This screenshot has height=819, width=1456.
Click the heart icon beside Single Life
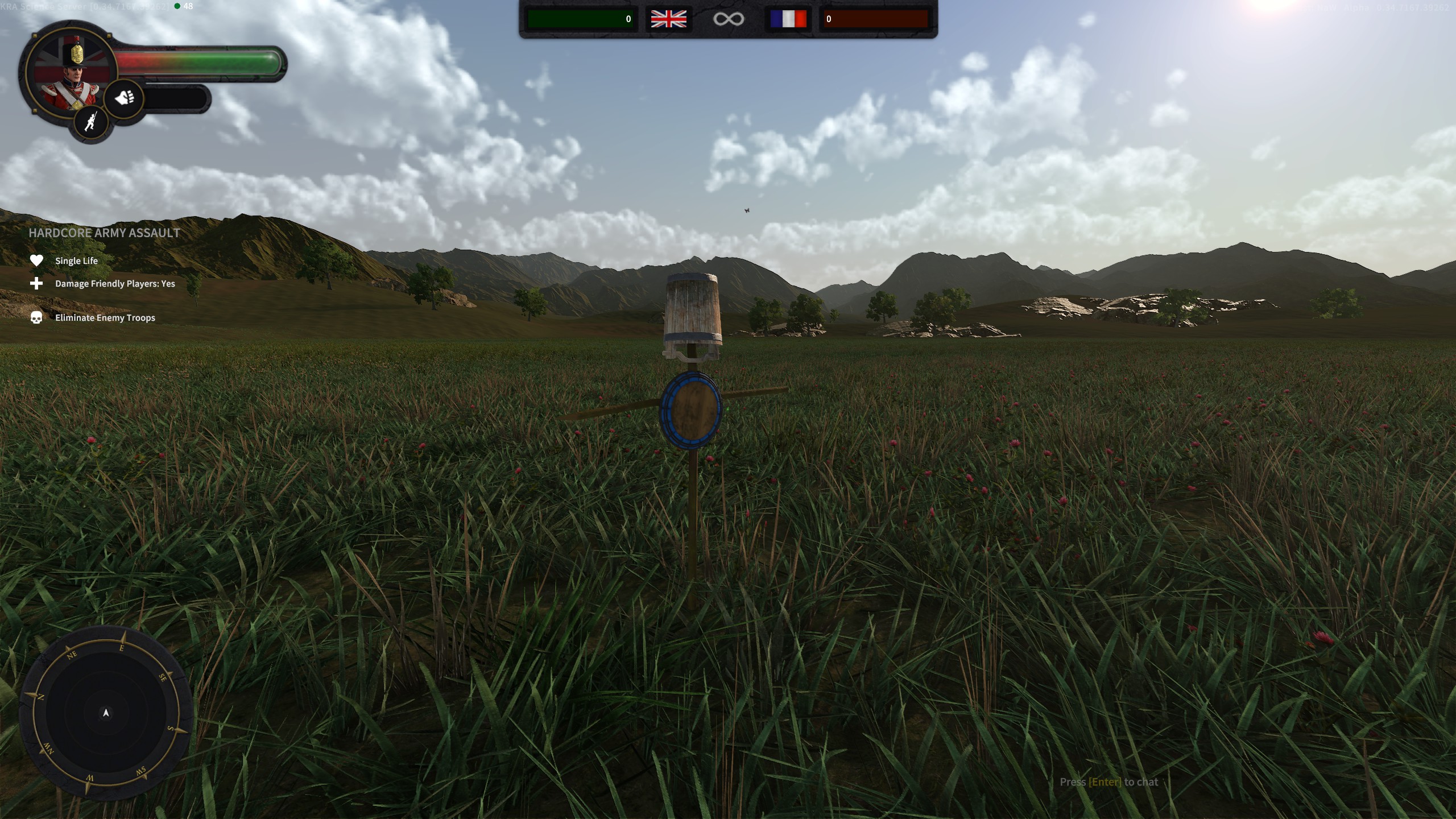tap(36, 260)
